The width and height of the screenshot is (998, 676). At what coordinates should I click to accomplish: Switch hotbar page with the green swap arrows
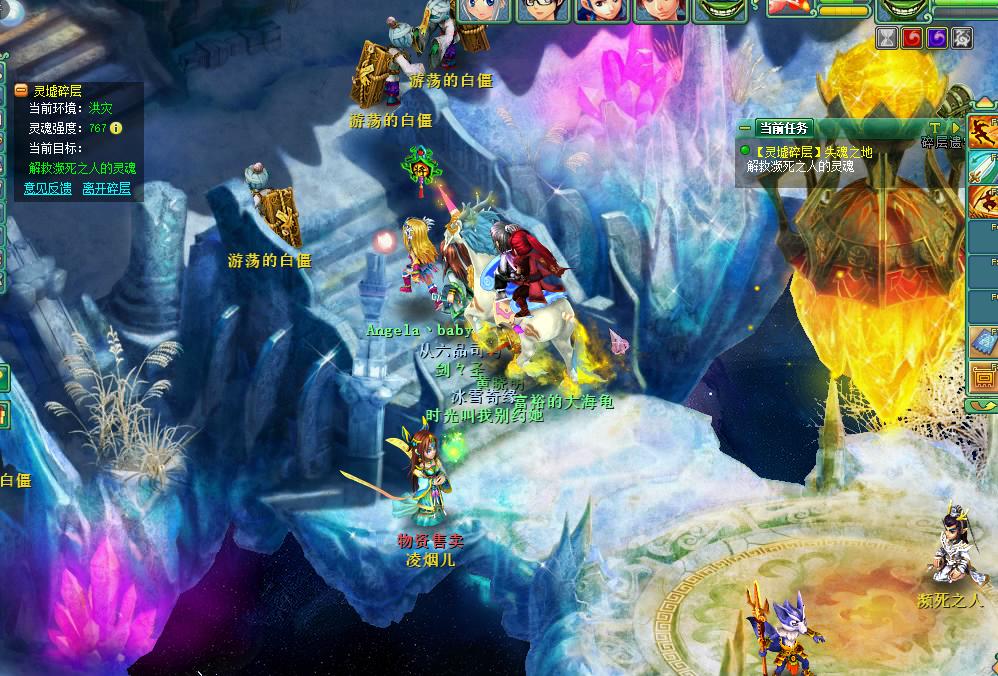983,405
